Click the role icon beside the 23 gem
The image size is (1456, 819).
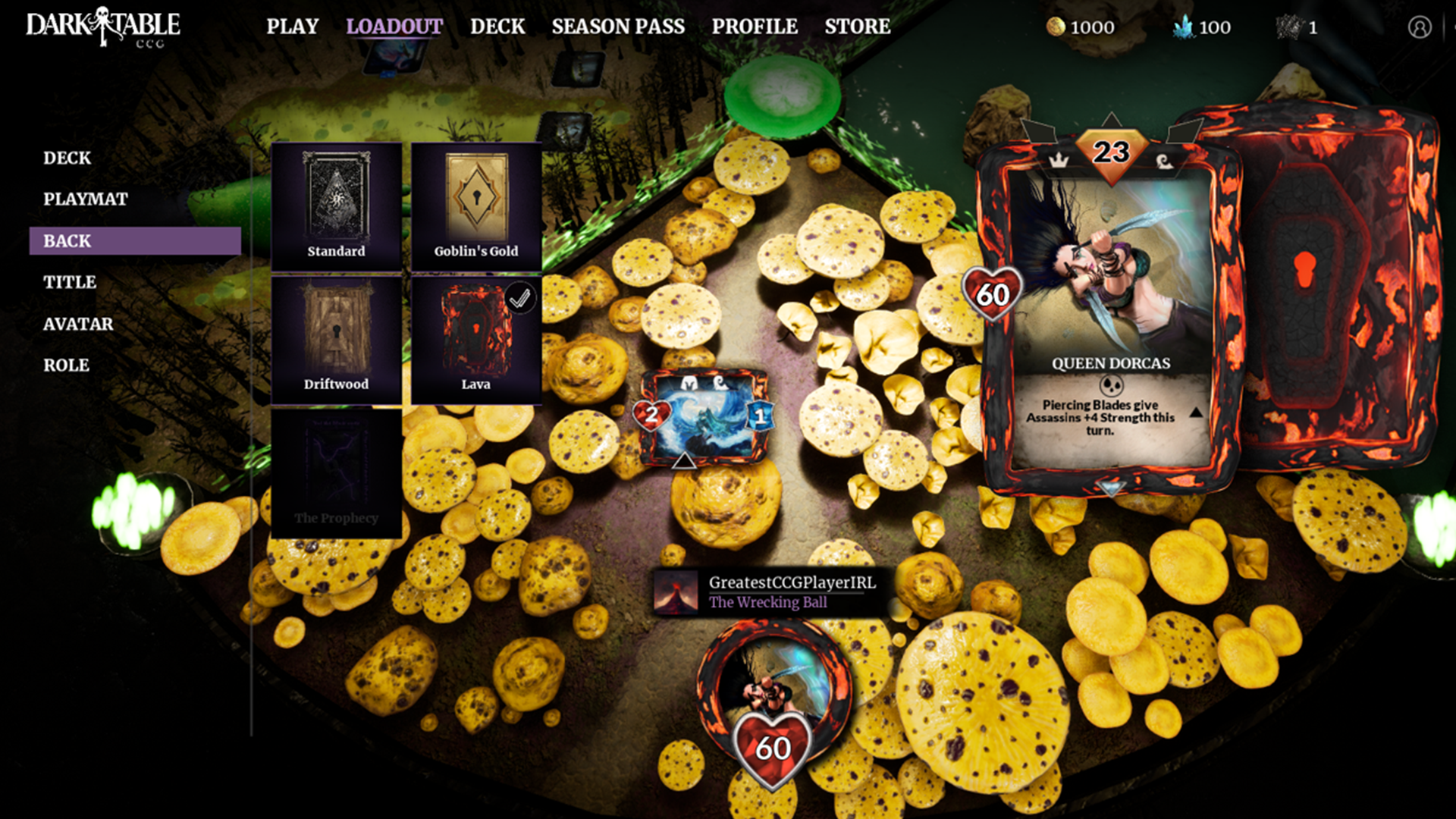tap(1164, 162)
